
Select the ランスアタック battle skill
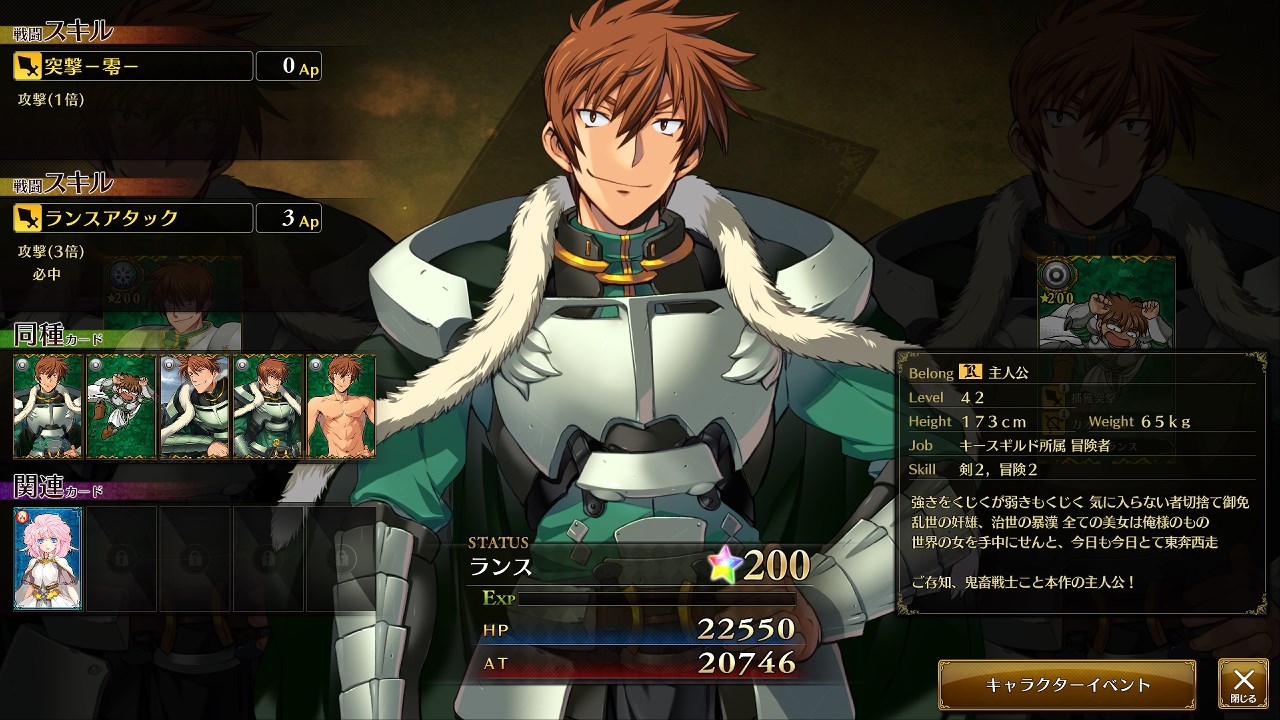click(133, 217)
